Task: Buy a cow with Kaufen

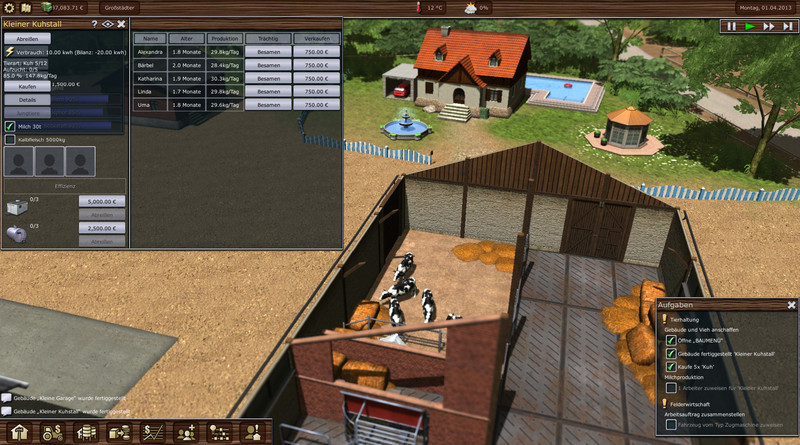Action: [x=27, y=86]
